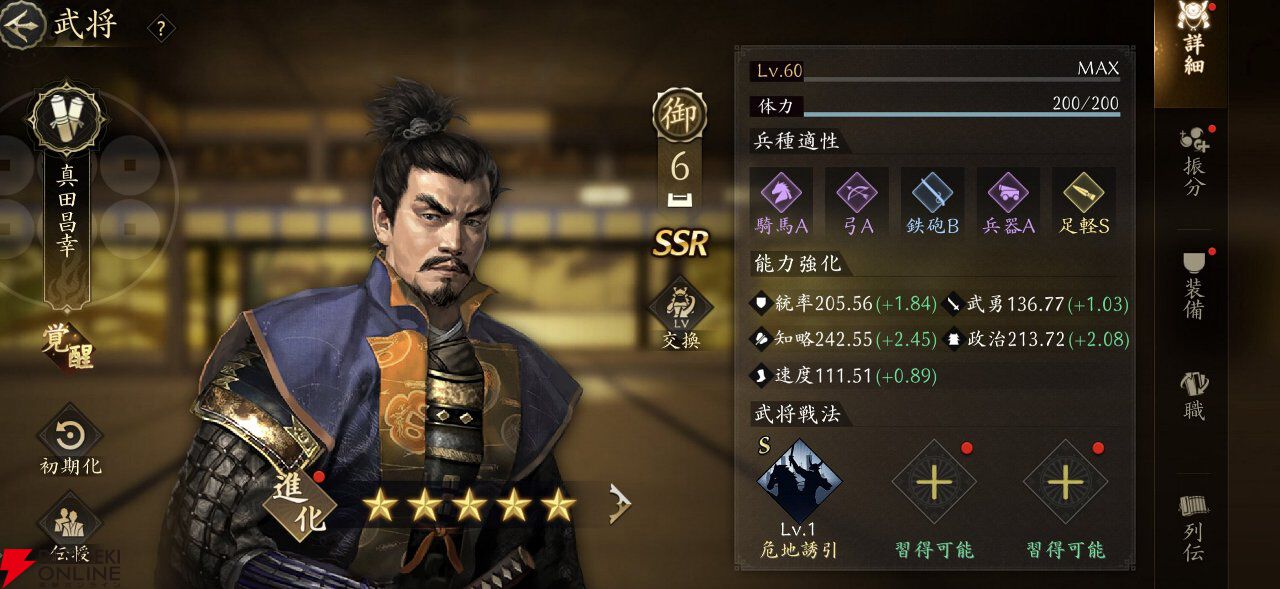Open the 伝授 inheritance button
The height and width of the screenshot is (589, 1280).
tap(70, 528)
